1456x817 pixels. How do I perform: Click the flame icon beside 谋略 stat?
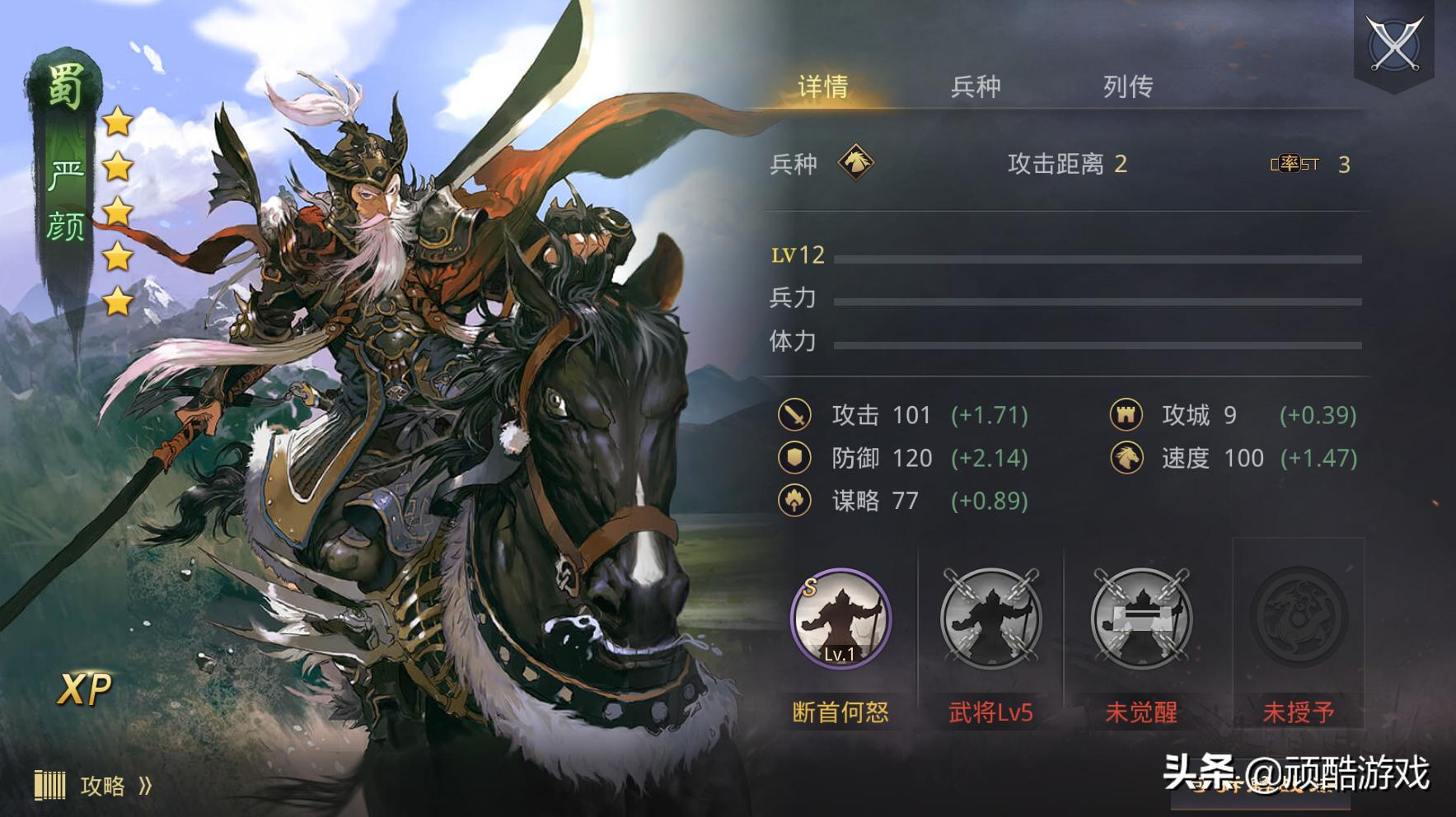[794, 501]
